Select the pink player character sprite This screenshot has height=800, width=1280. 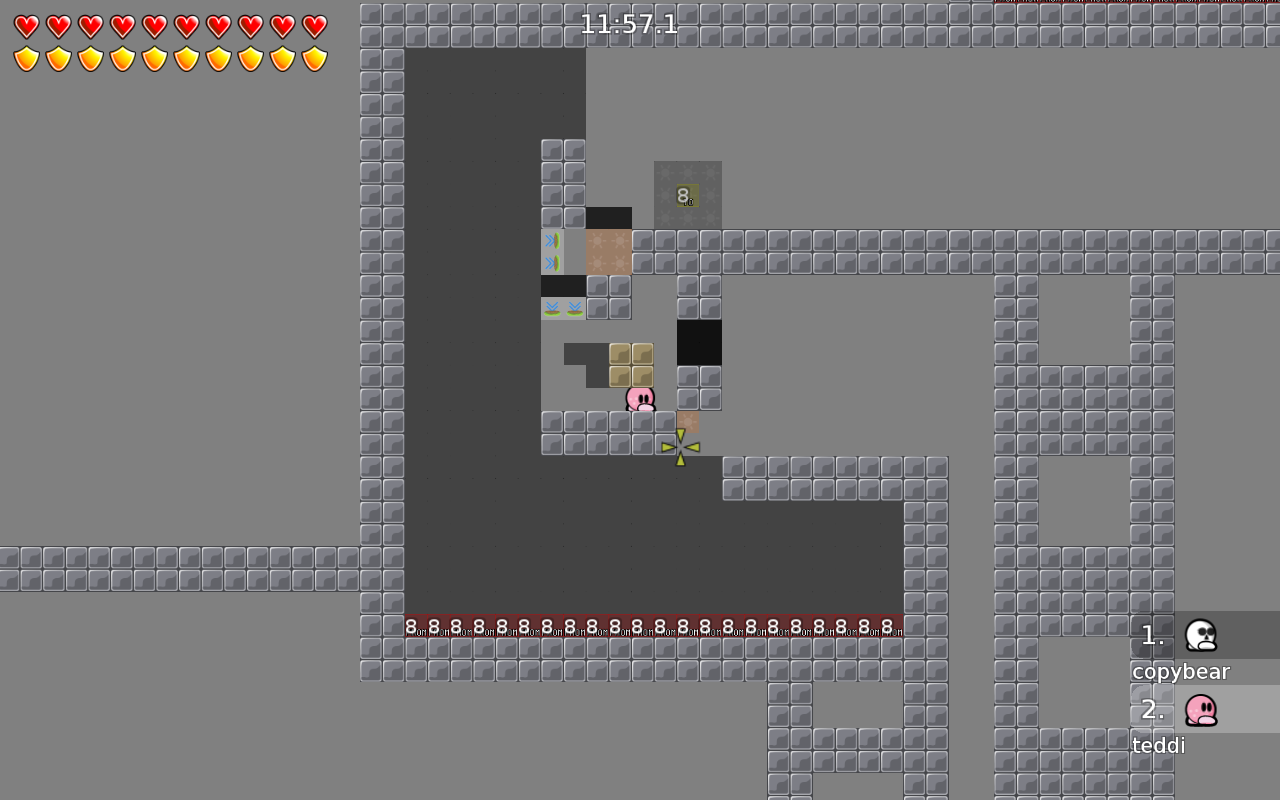click(x=639, y=398)
